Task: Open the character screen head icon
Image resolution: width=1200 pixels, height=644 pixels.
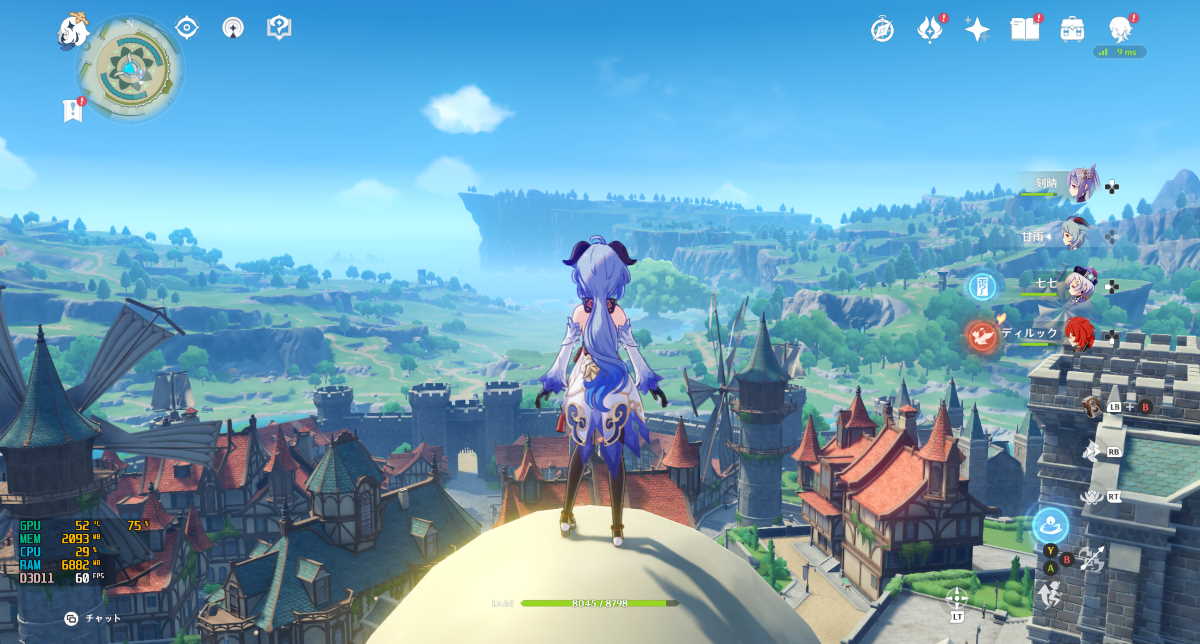Action: coord(1121,29)
